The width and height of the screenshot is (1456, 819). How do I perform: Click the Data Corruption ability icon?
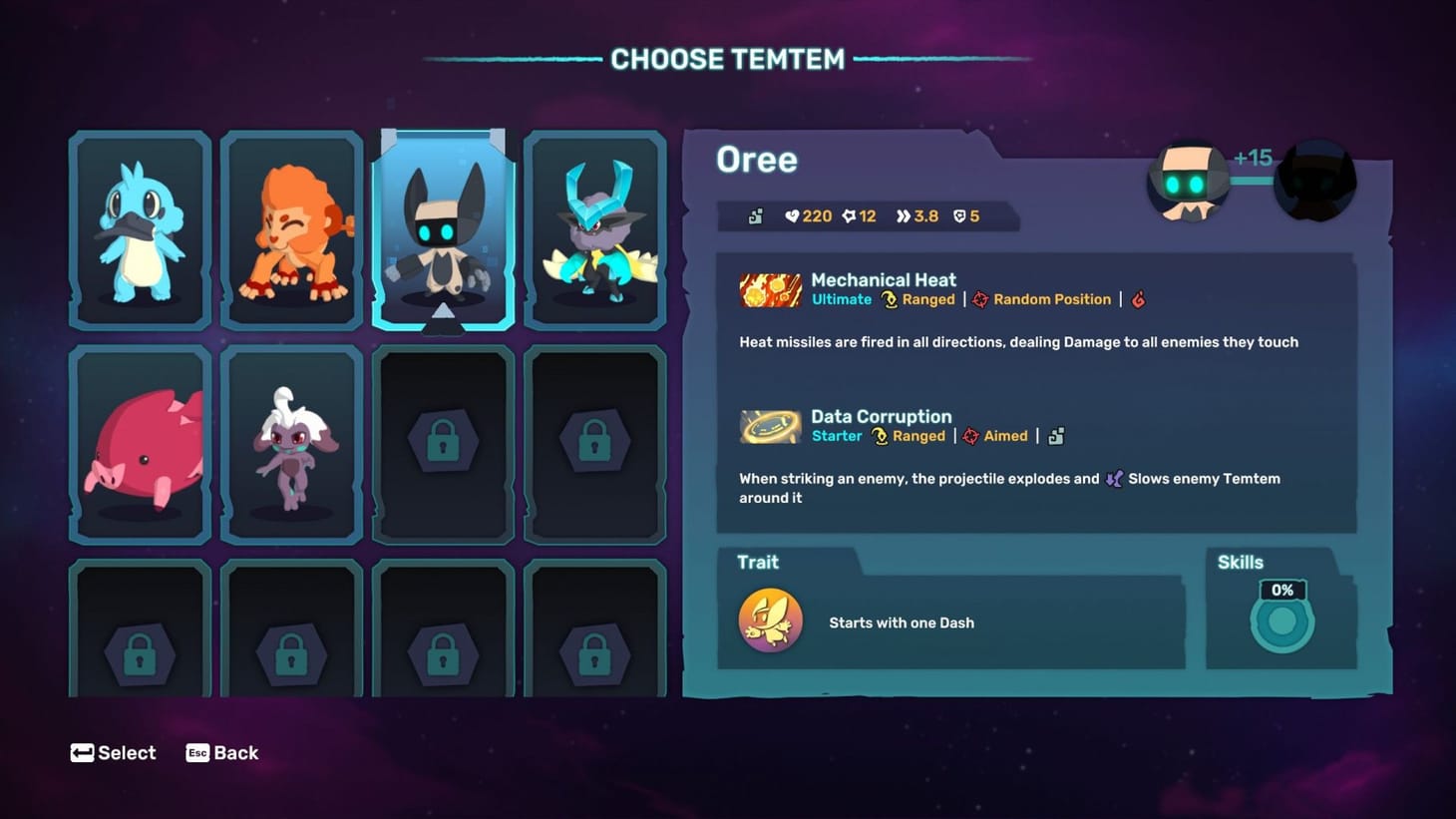coord(769,426)
